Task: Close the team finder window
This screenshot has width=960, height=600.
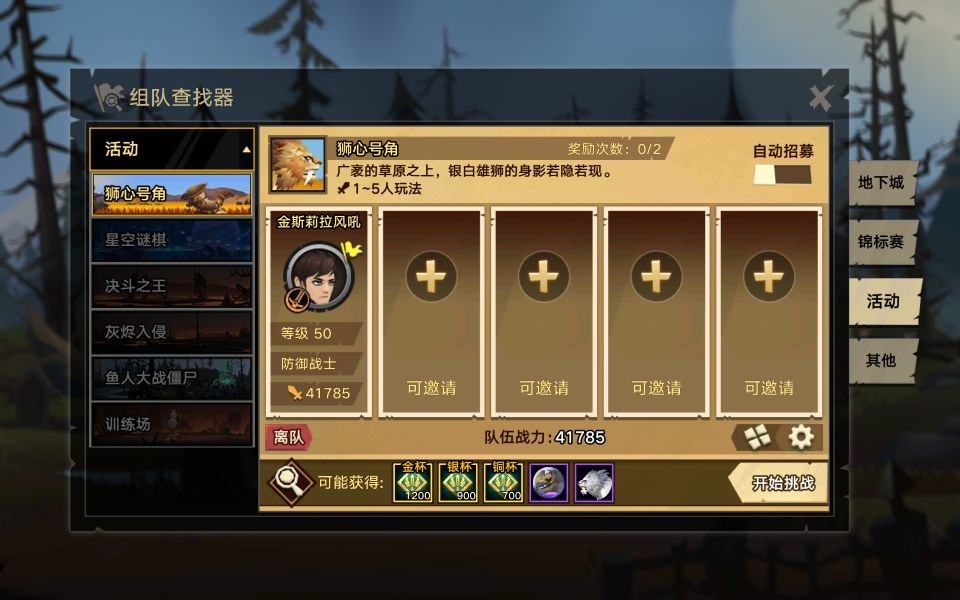Action: click(x=820, y=97)
